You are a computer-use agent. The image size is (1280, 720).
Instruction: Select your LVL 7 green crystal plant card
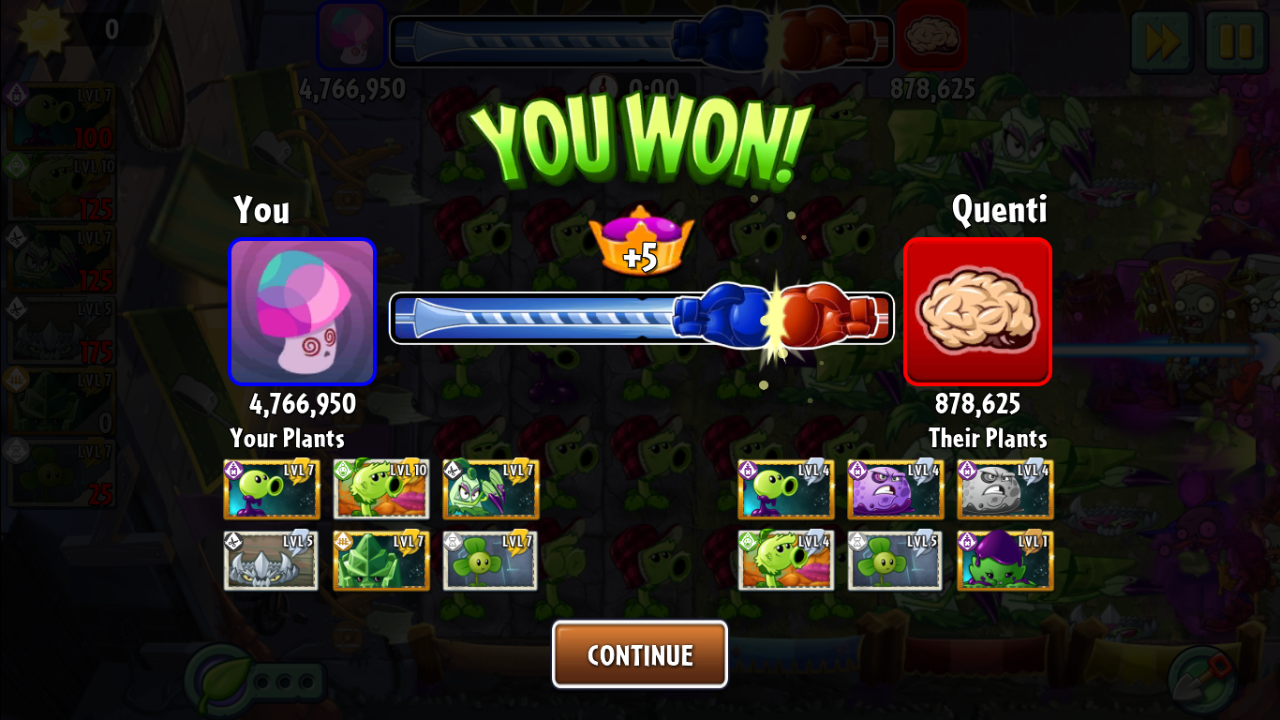(381, 560)
